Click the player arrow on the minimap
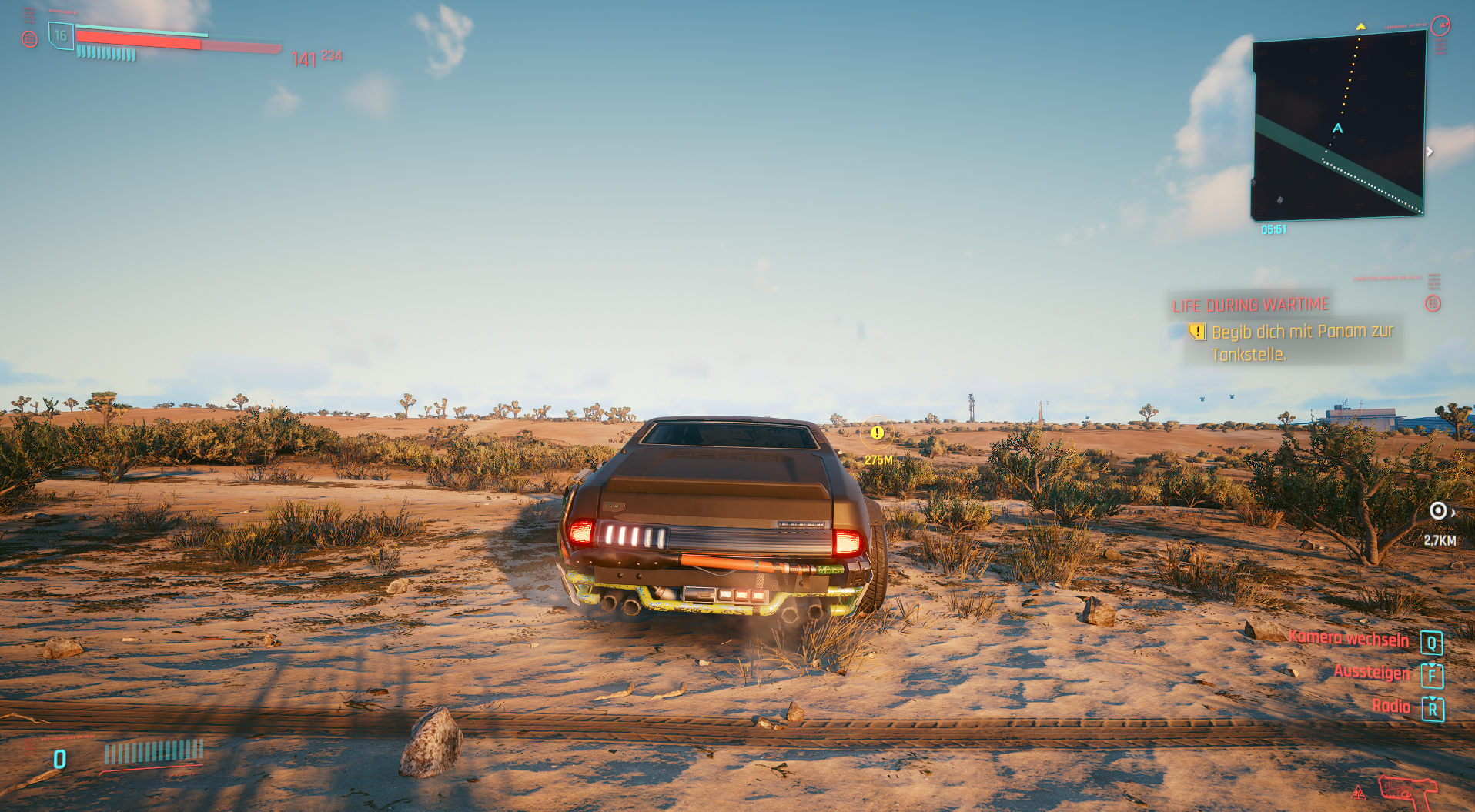Screen dimensions: 1475x812 (1338, 129)
